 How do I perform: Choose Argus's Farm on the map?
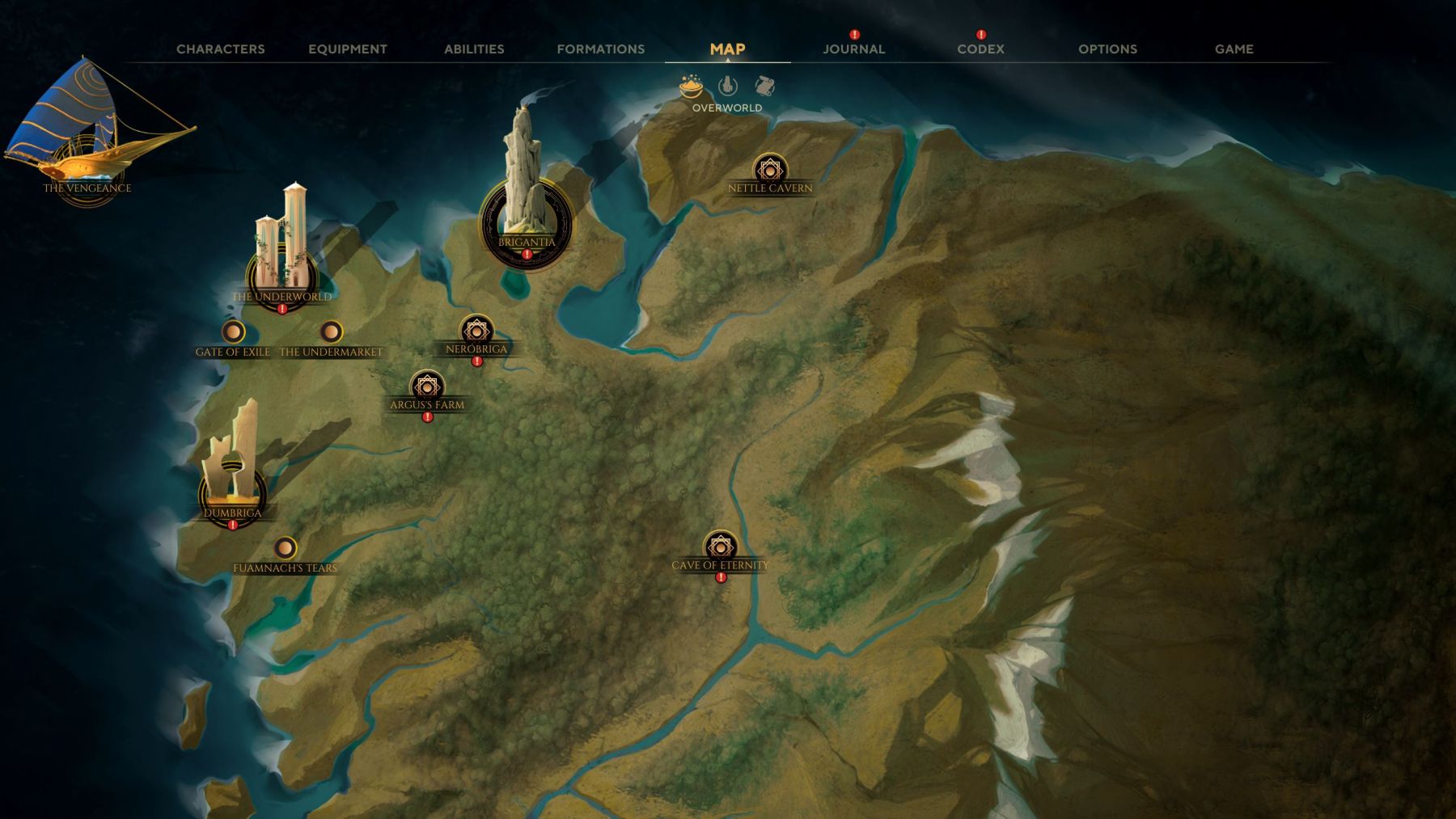click(427, 386)
